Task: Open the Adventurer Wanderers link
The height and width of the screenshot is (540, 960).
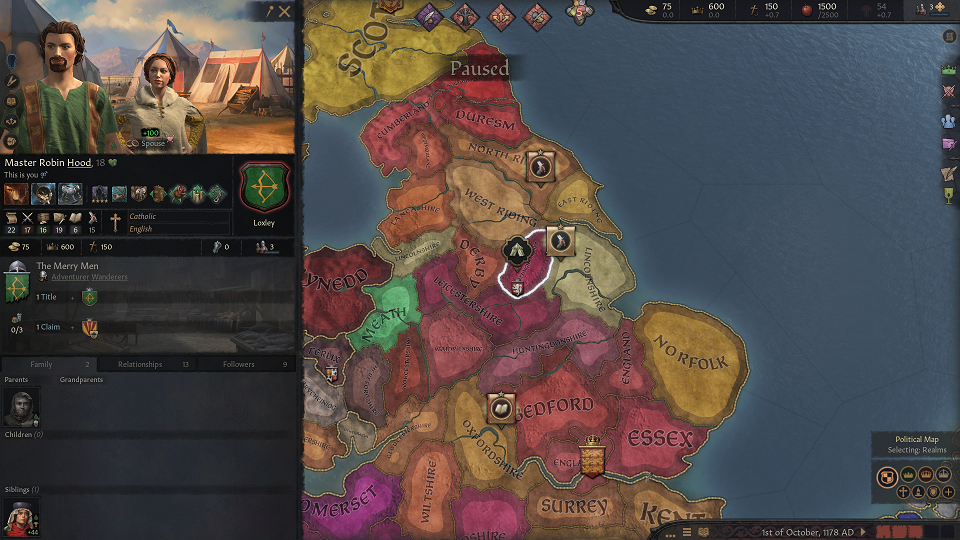Action: [89, 277]
